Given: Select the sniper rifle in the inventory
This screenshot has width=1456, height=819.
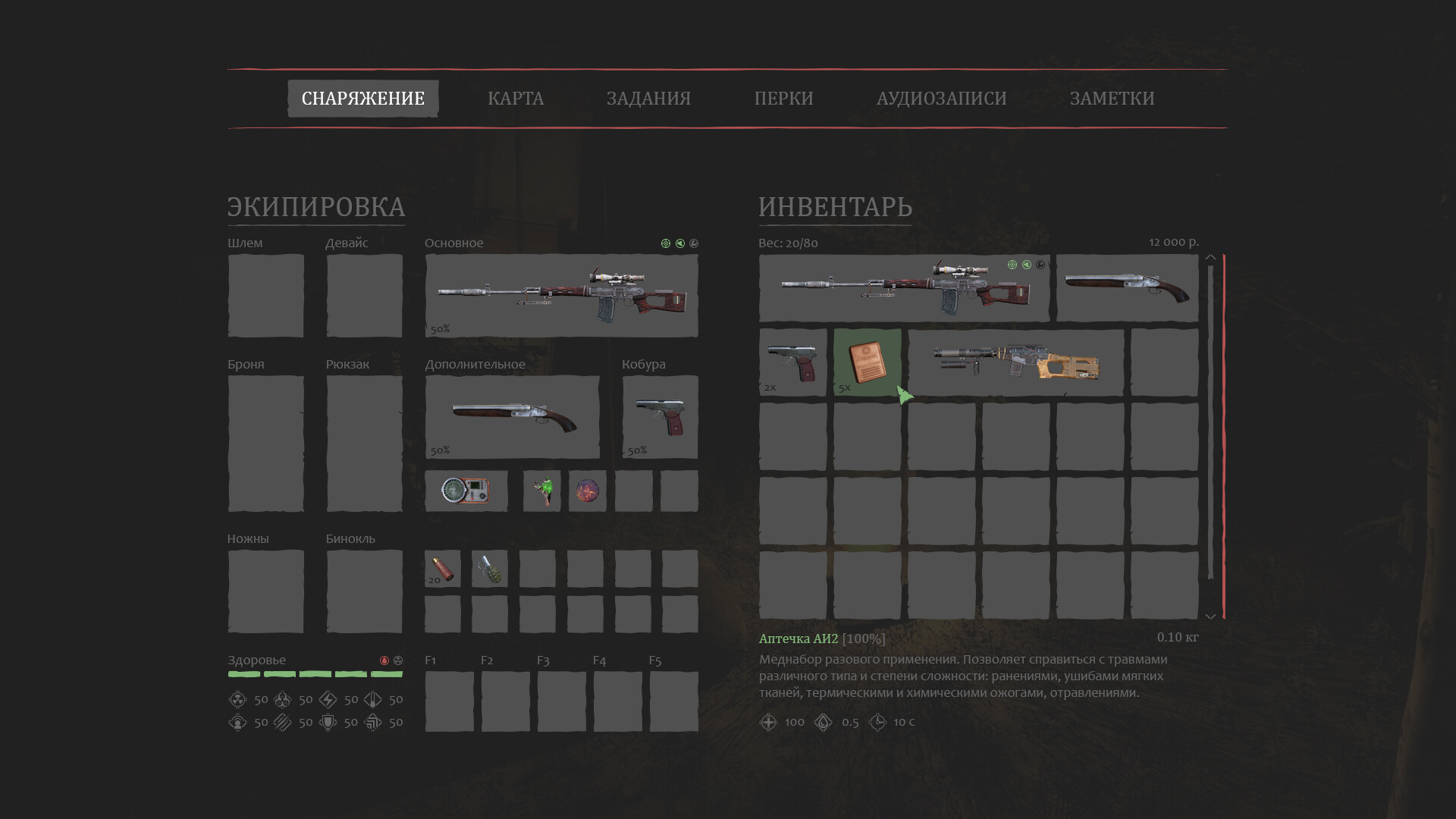Looking at the screenshot, I should [x=904, y=288].
